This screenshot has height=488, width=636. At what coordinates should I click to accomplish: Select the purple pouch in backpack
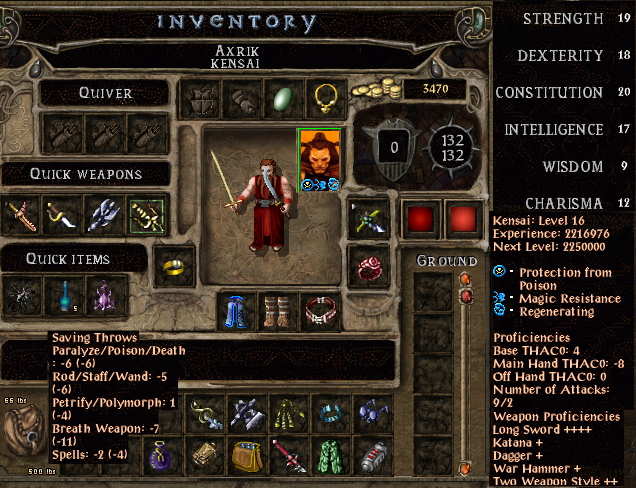coord(161,458)
